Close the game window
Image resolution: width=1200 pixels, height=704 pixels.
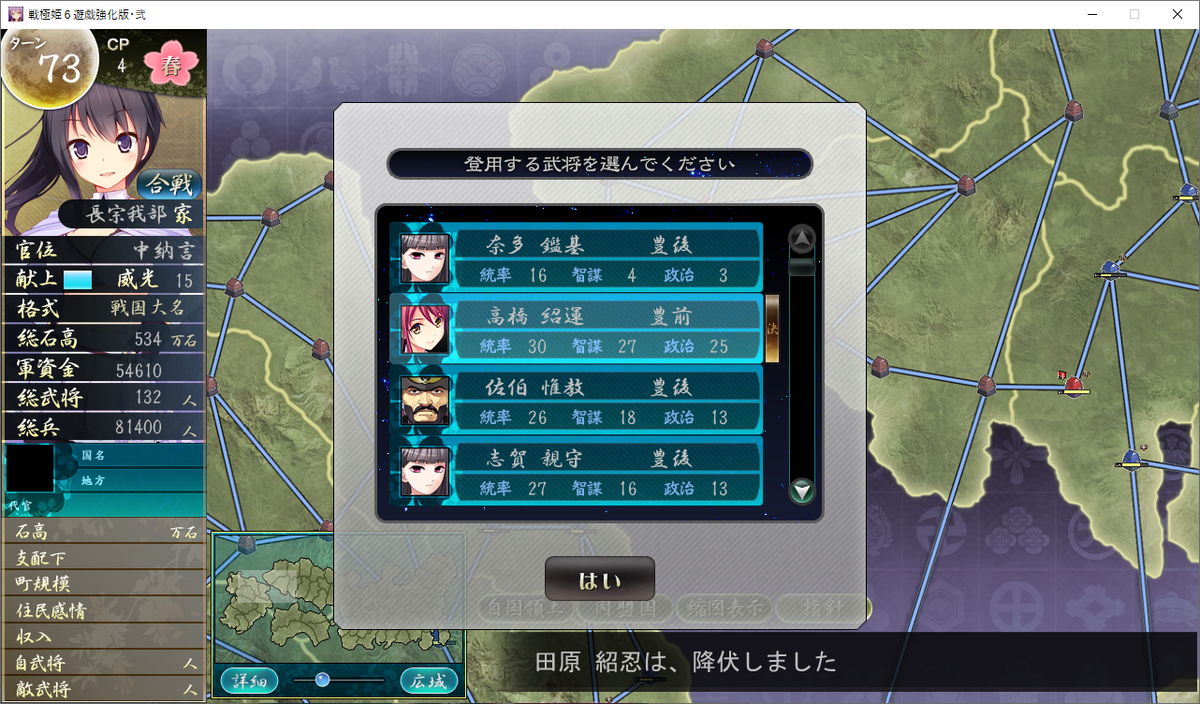(x=1176, y=14)
